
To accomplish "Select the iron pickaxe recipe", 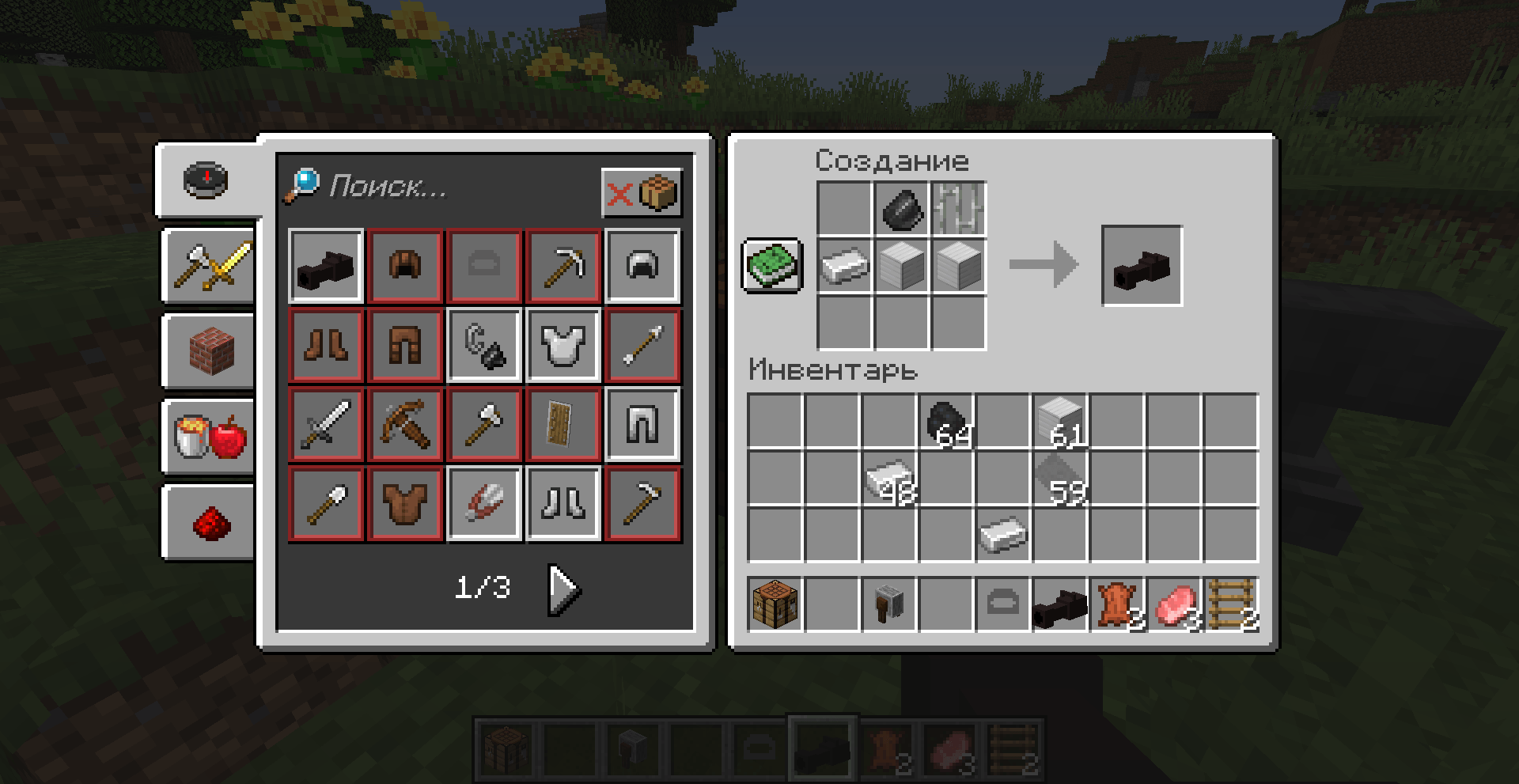I will 563,265.
